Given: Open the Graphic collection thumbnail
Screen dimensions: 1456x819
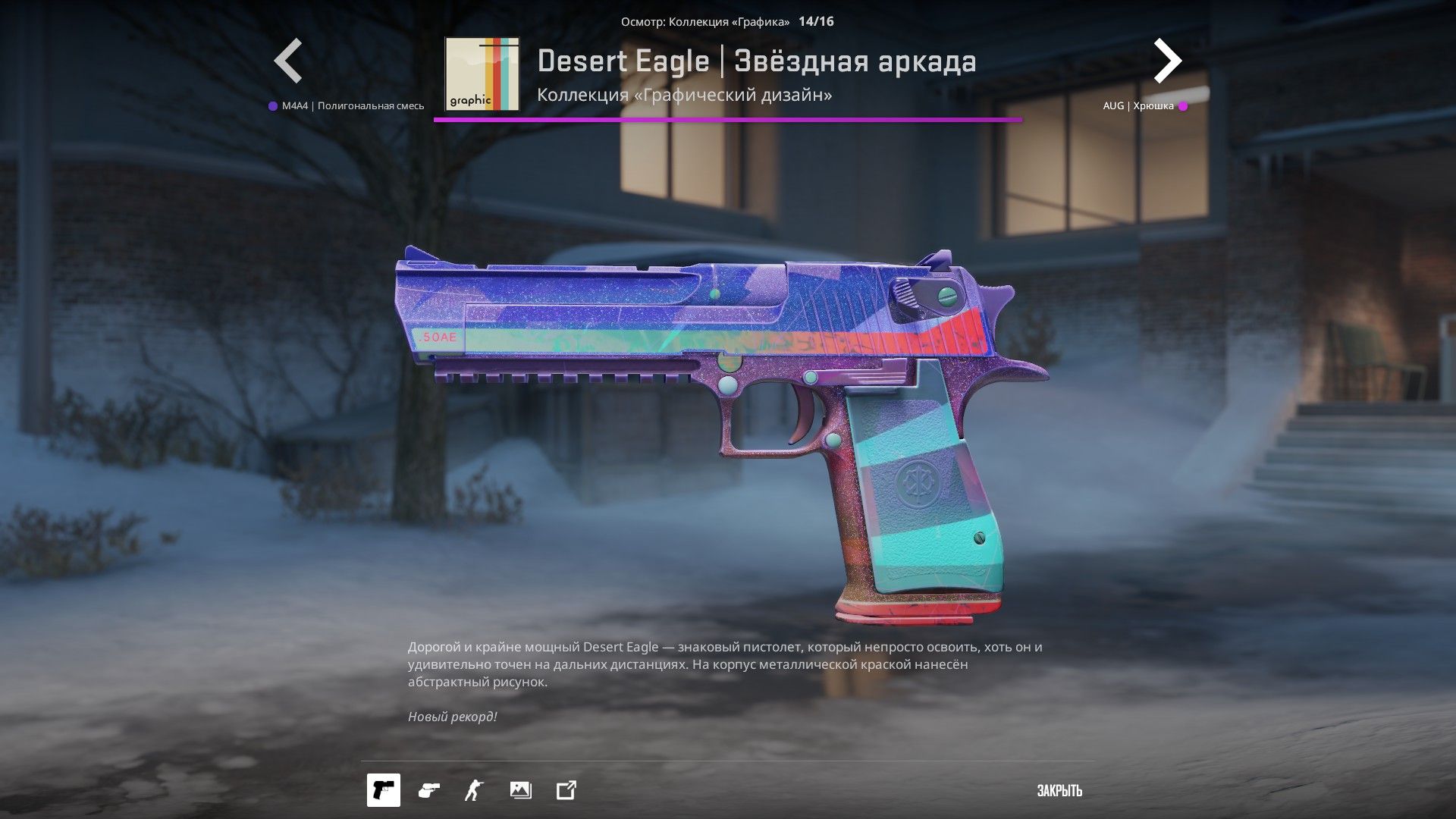Looking at the screenshot, I should [482, 75].
